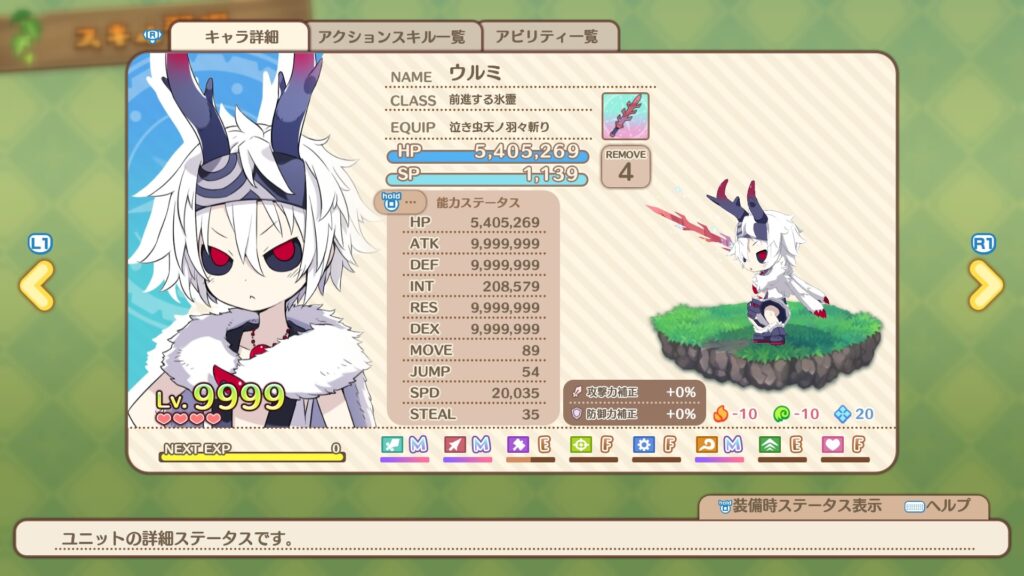Expand the 能力ステータス options bubble
Image resolution: width=1024 pixels, height=576 pixels.
point(400,201)
